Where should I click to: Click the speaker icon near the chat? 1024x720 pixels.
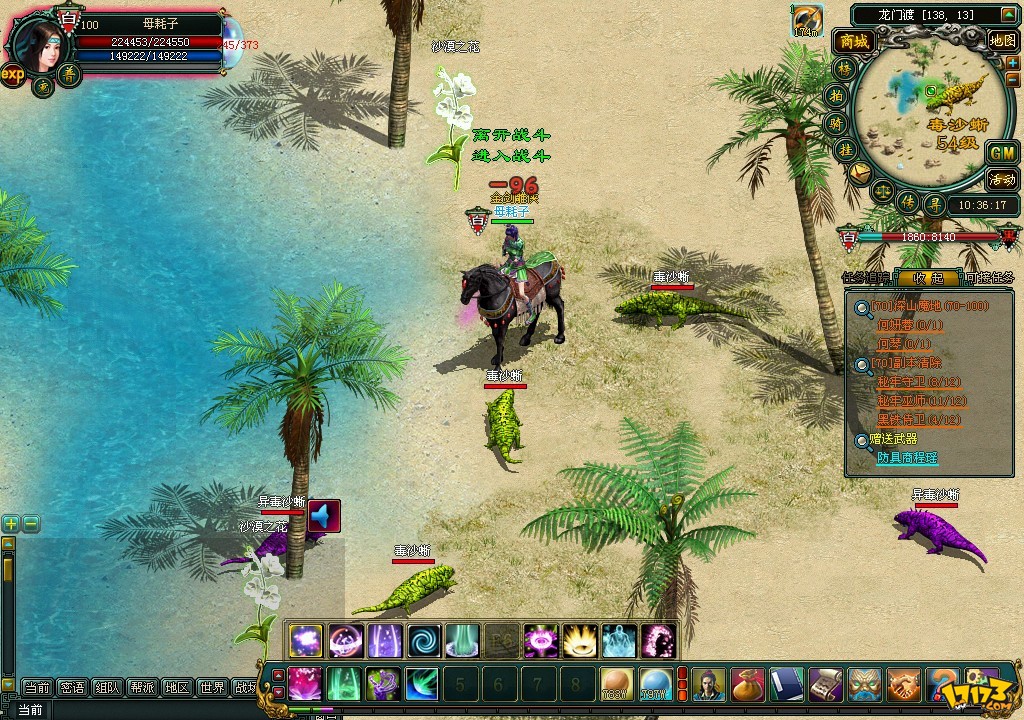pyautogui.click(x=324, y=516)
